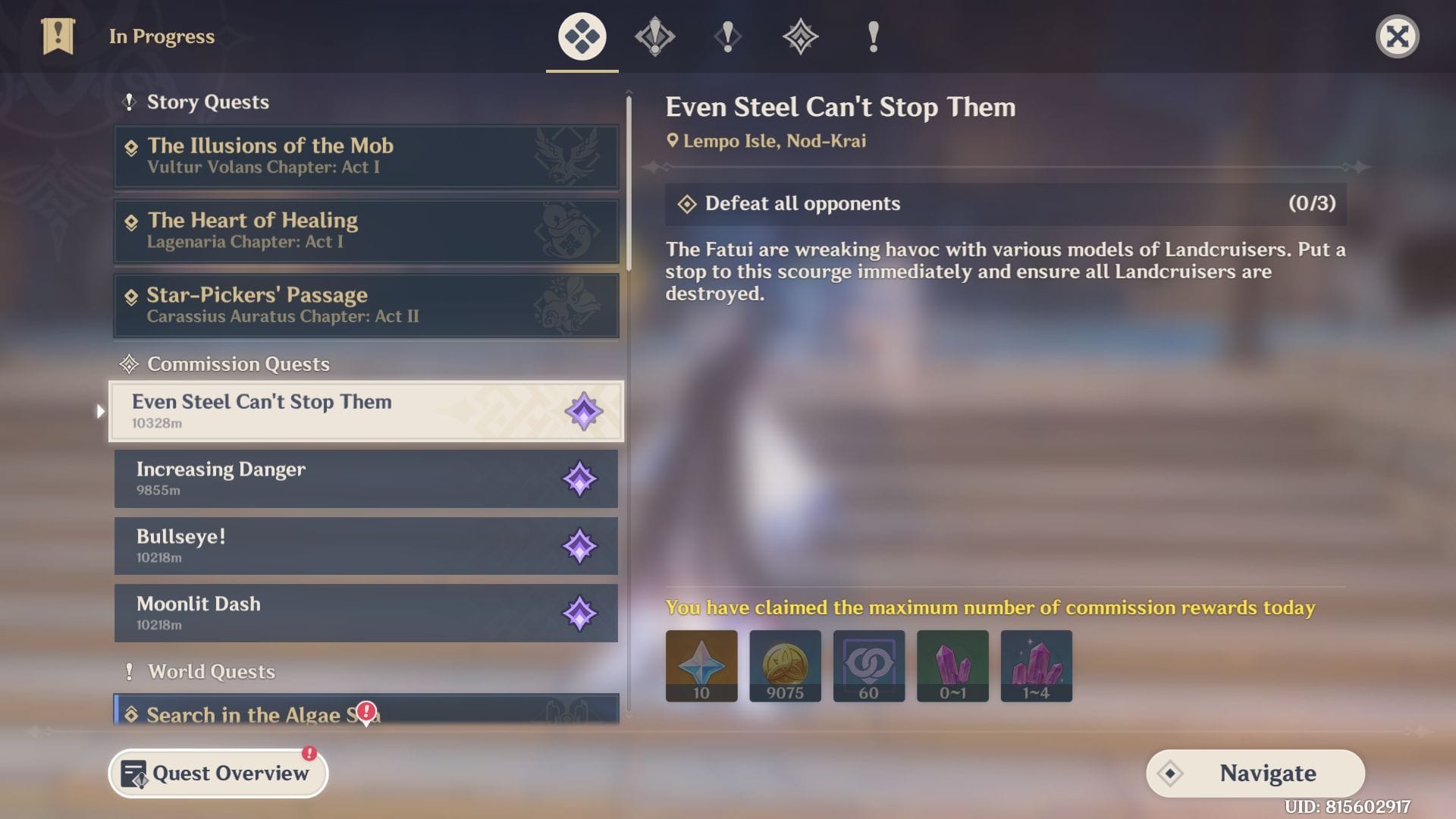Screen dimensions: 1456x819
Task: Collapse the Story Quests section header
Action: pos(207,102)
